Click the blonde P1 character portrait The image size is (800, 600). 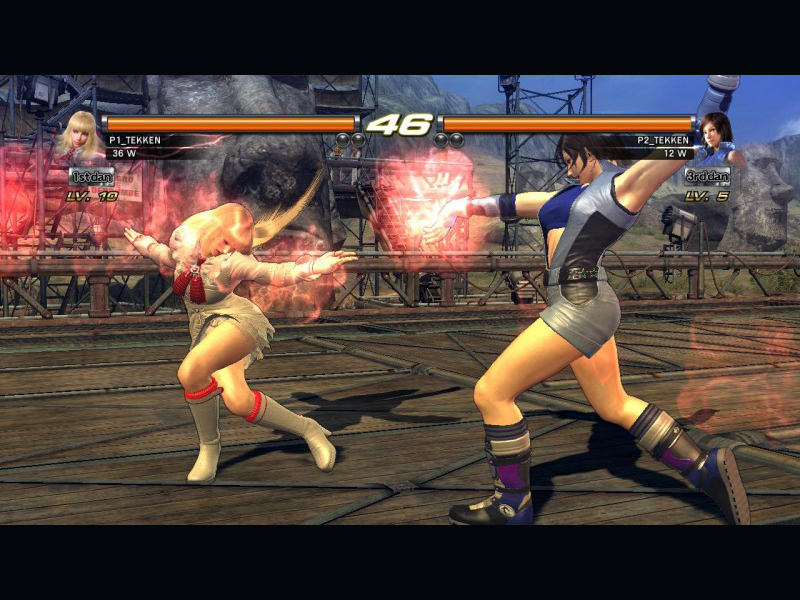(x=81, y=137)
